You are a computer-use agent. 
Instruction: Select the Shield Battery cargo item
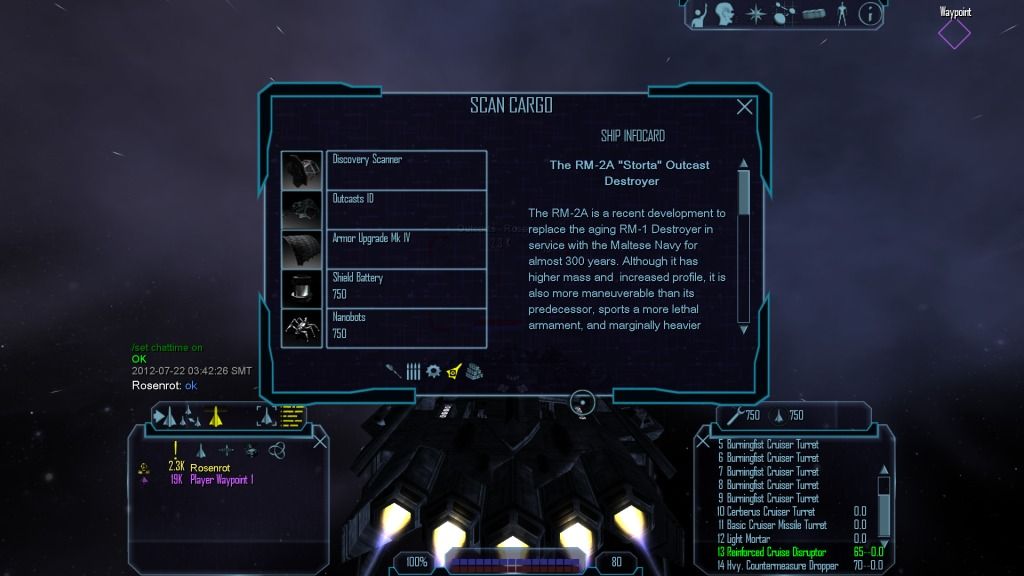(406, 287)
